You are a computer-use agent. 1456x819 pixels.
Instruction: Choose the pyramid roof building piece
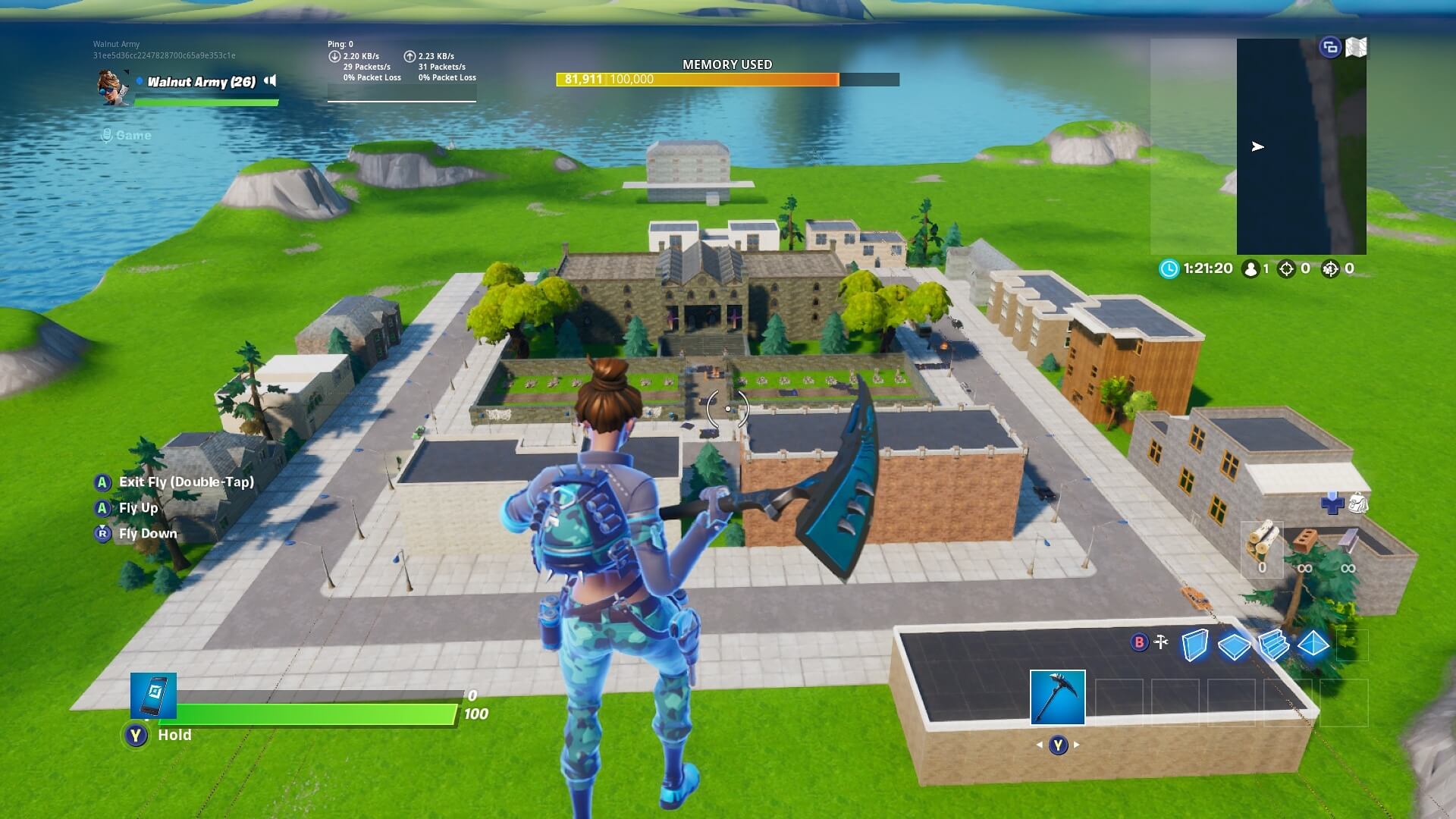click(x=1313, y=645)
